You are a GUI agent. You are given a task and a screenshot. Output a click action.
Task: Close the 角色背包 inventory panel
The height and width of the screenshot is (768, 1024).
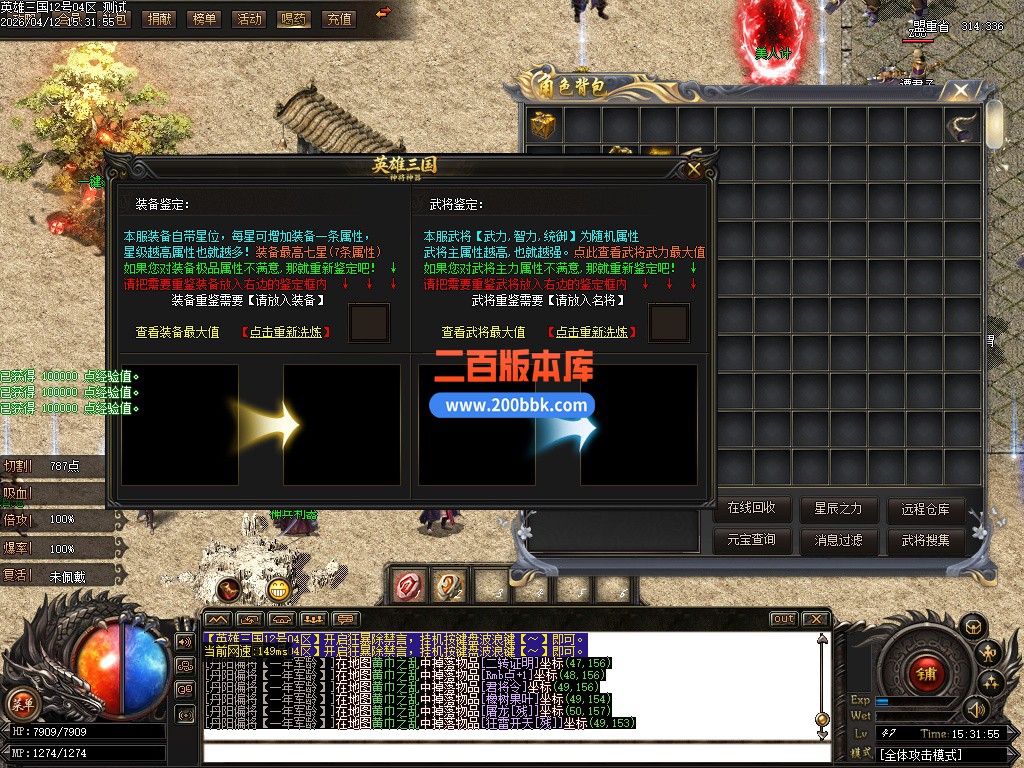[960, 92]
